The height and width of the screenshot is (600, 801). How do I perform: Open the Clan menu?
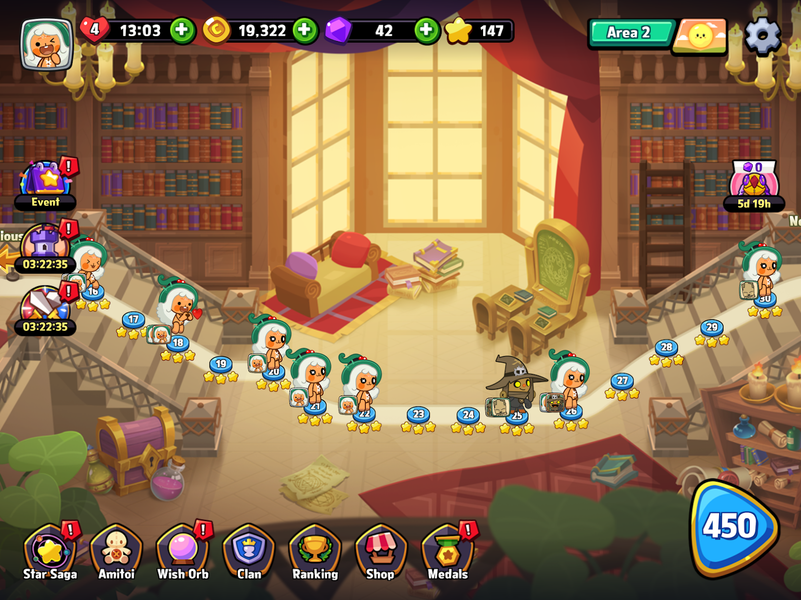[249, 553]
